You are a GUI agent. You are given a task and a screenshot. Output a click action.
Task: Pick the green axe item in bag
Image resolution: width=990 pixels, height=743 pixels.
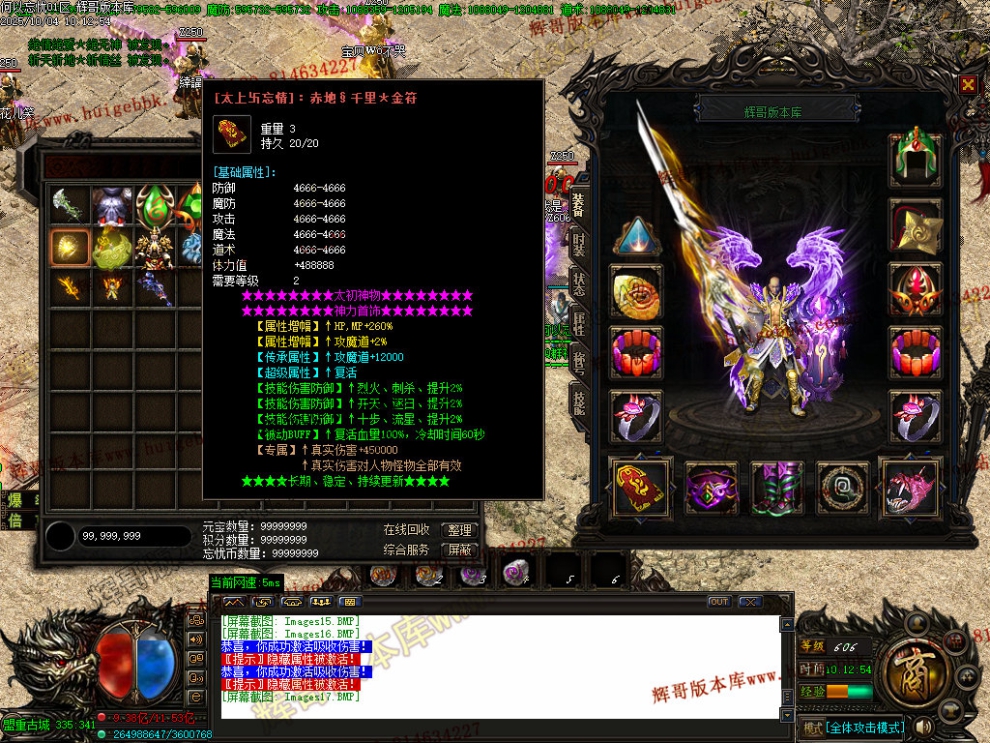tap(68, 207)
